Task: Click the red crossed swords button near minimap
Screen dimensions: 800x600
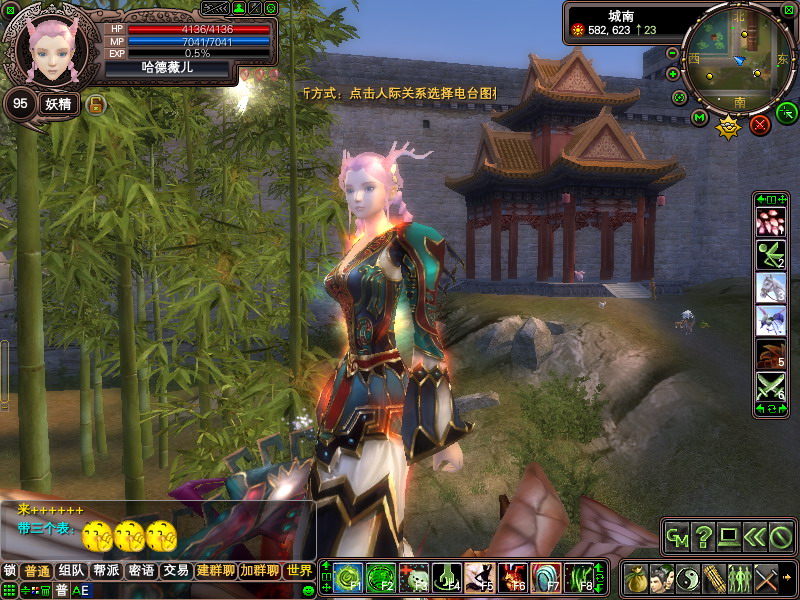Action: tap(760, 125)
